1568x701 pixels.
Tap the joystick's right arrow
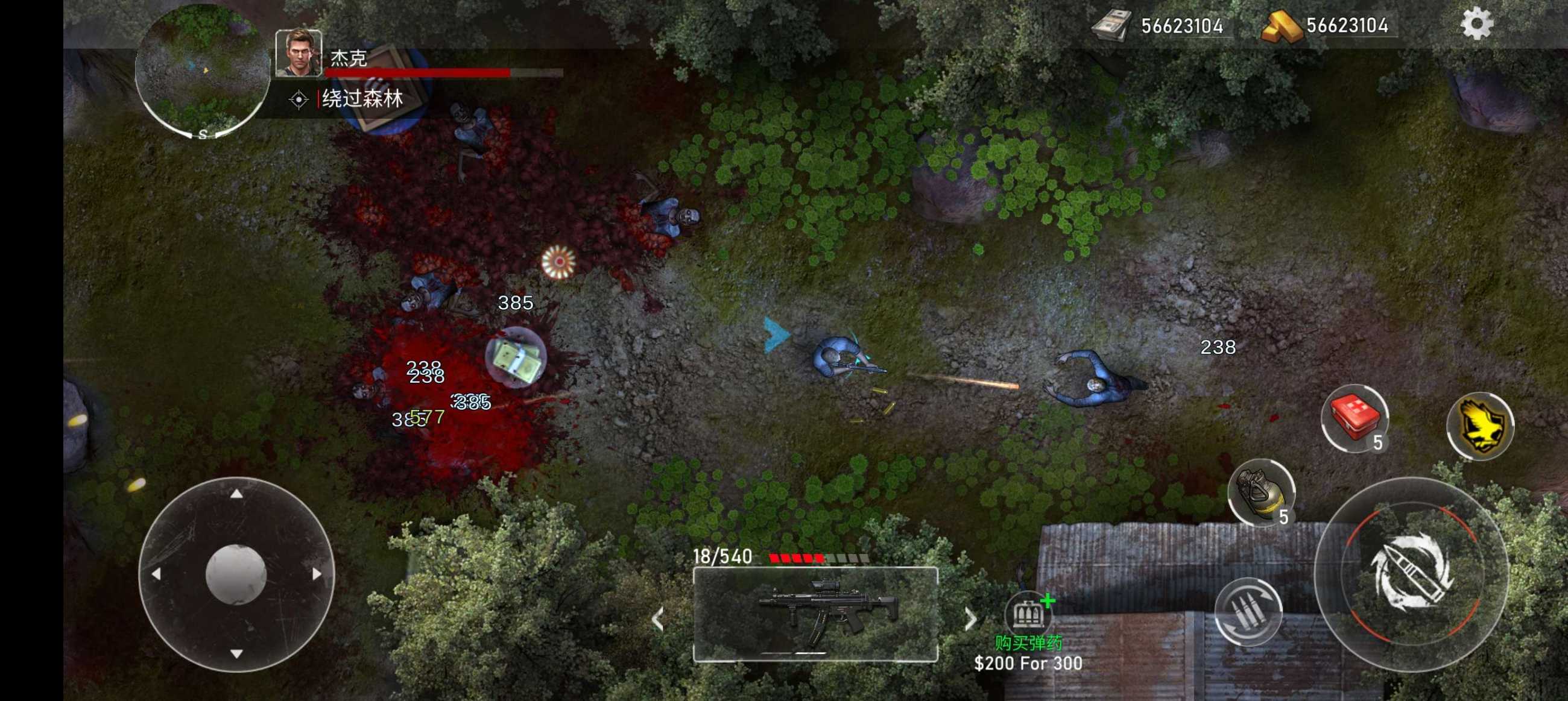317,573
